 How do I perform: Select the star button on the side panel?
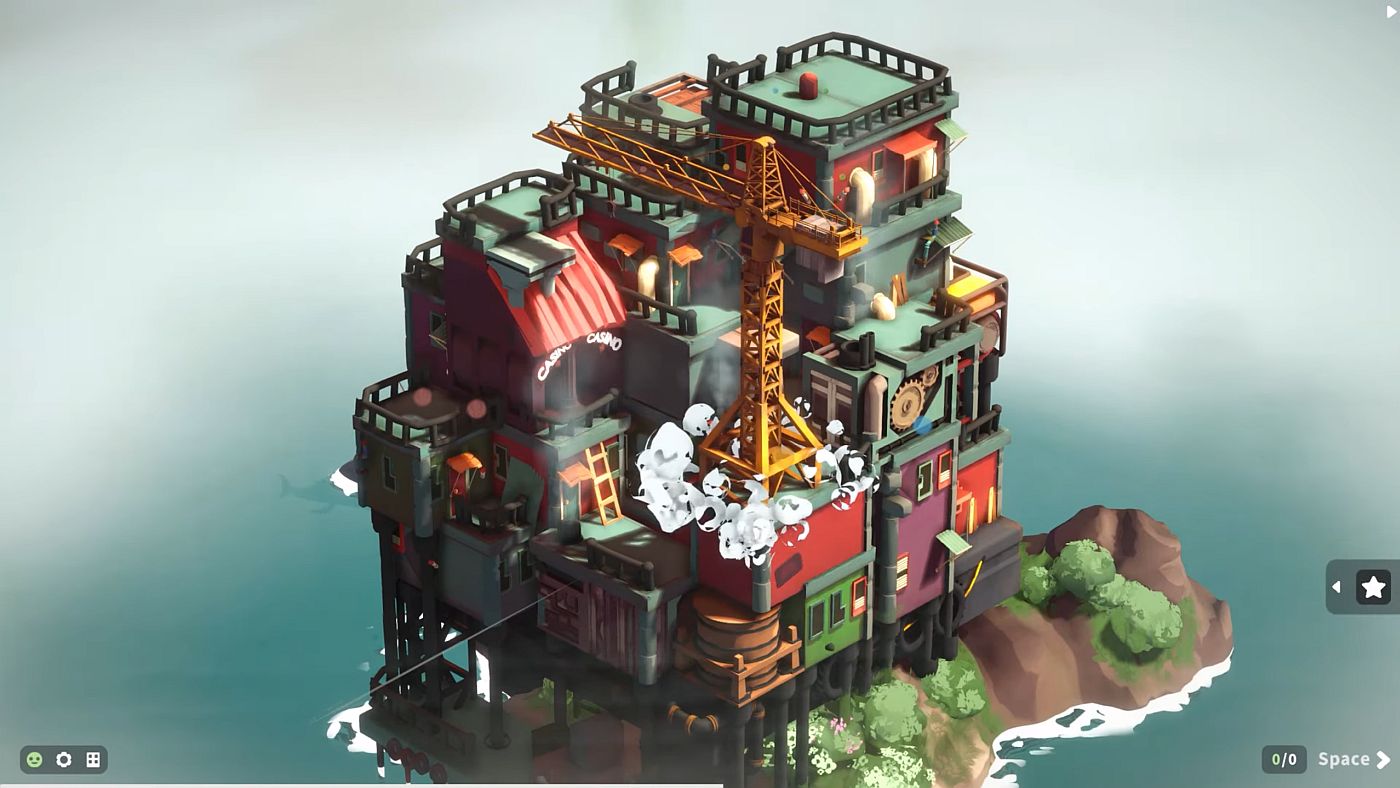(1373, 587)
